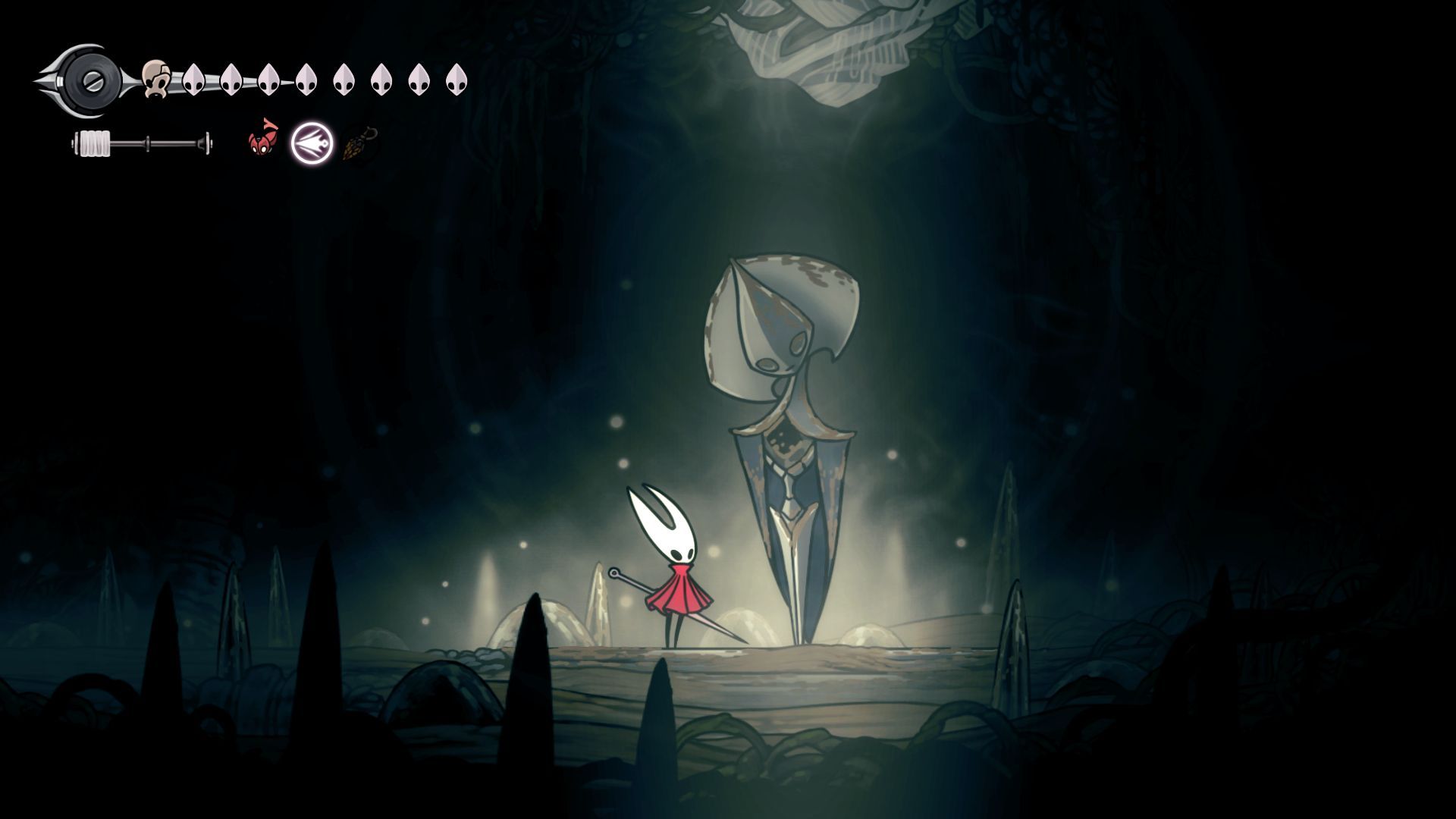Image resolution: width=1456 pixels, height=819 pixels.
Task: Choose the dimmed brown cone tool icon
Action: 358,144
